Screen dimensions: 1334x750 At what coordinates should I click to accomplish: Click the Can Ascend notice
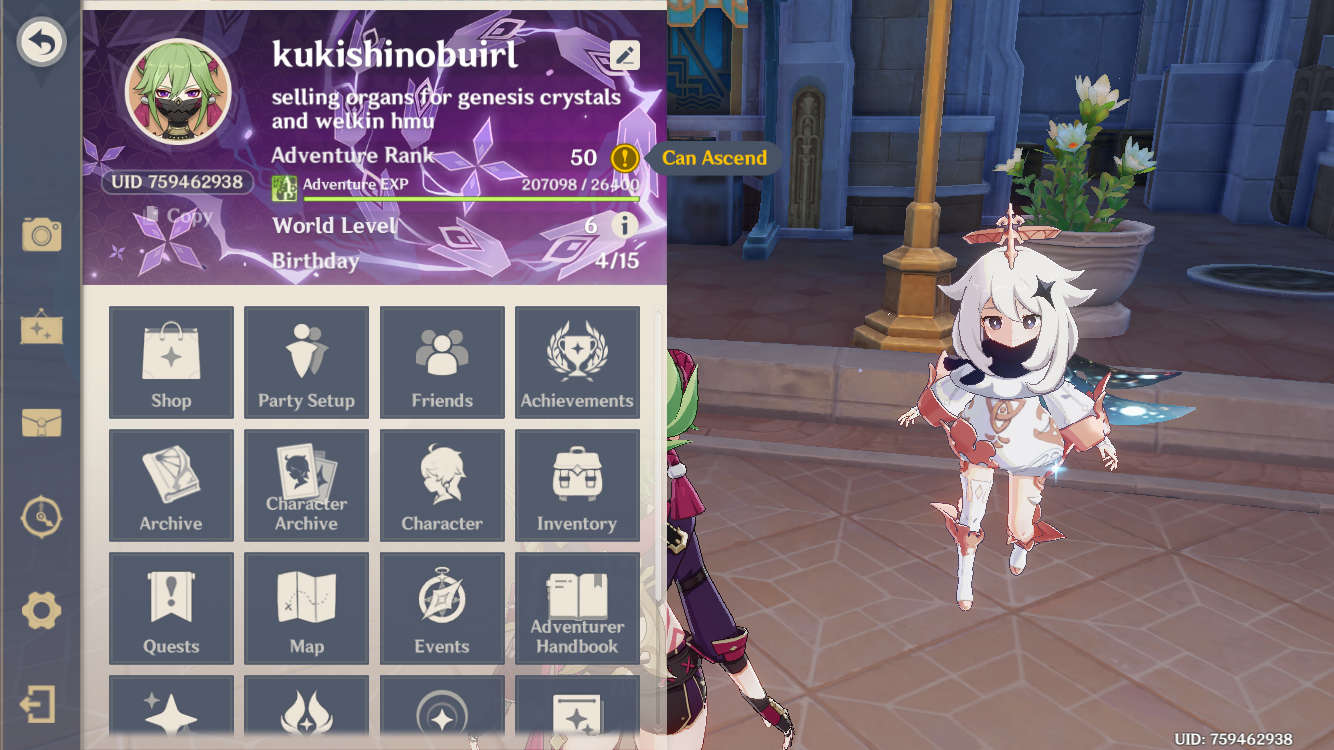pos(713,158)
